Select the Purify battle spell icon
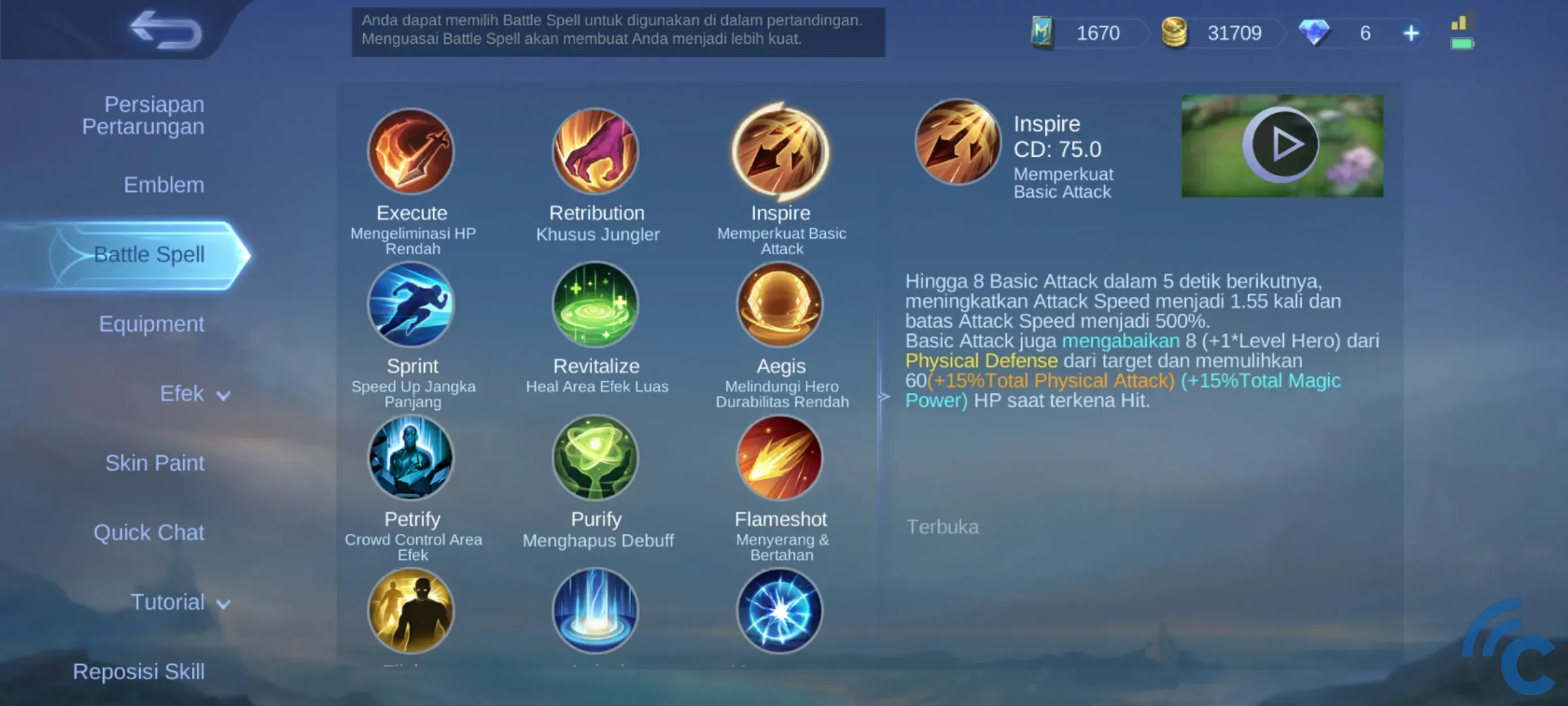This screenshot has height=706, width=1568. 596,458
